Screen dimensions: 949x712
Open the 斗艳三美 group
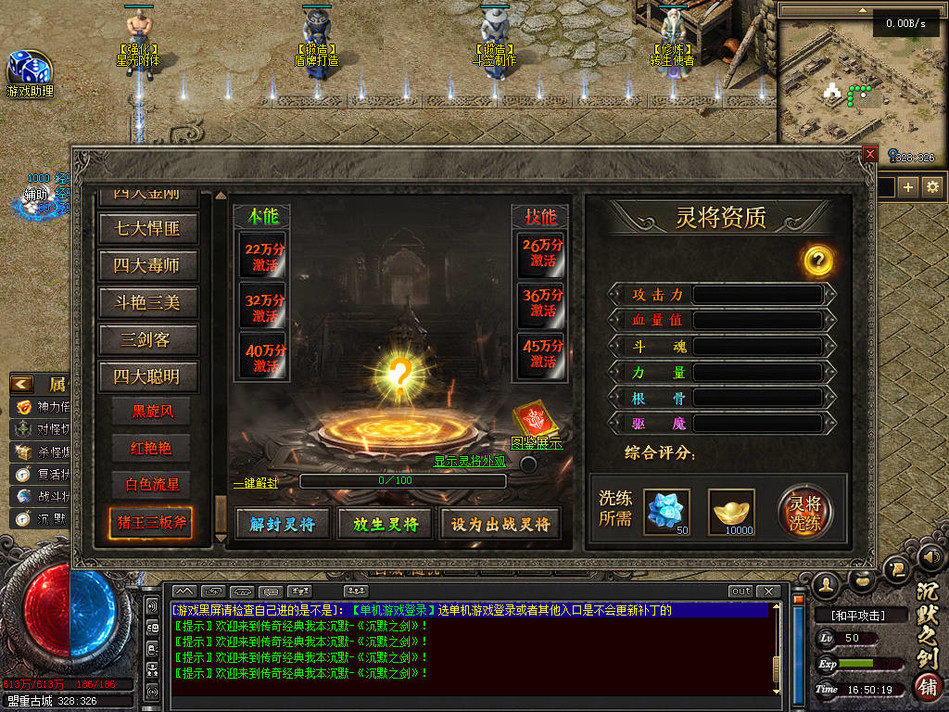pyautogui.click(x=148, y=303)
